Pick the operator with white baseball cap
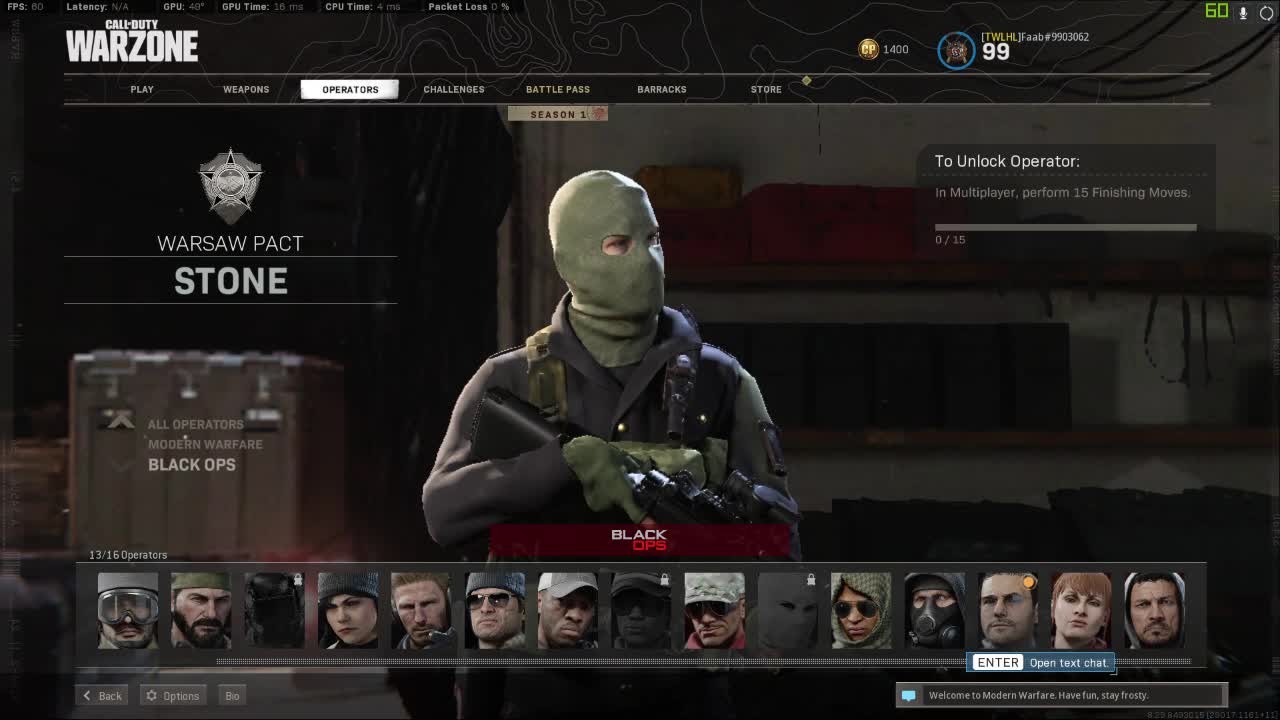This screenshot has width=1280, height=720. (x=567, y=611)
